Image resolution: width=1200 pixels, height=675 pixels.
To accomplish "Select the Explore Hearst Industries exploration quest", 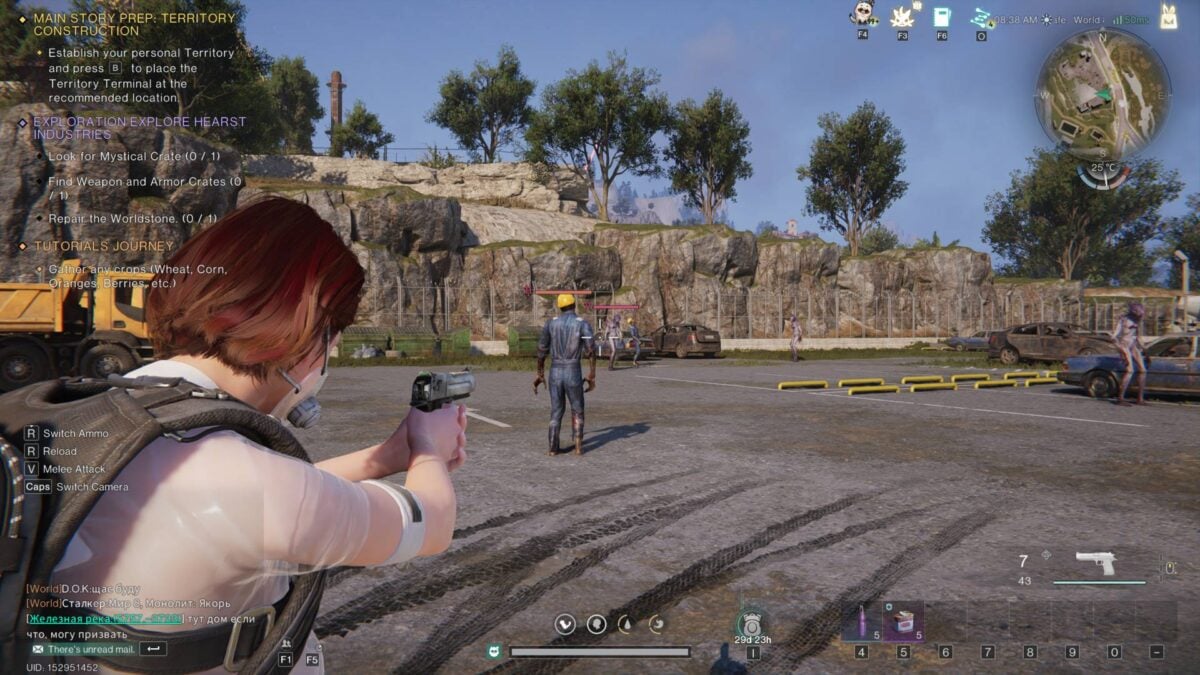I will pos(139,128).
